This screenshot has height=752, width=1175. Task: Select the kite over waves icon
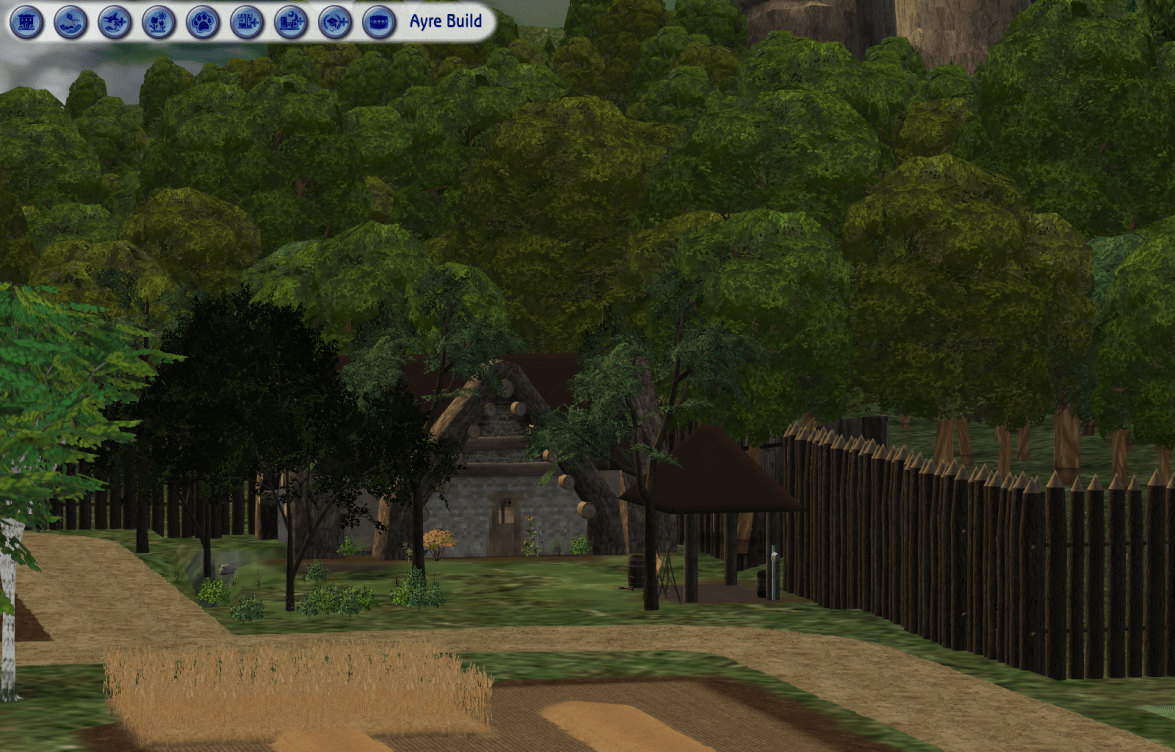click(70, 21)
